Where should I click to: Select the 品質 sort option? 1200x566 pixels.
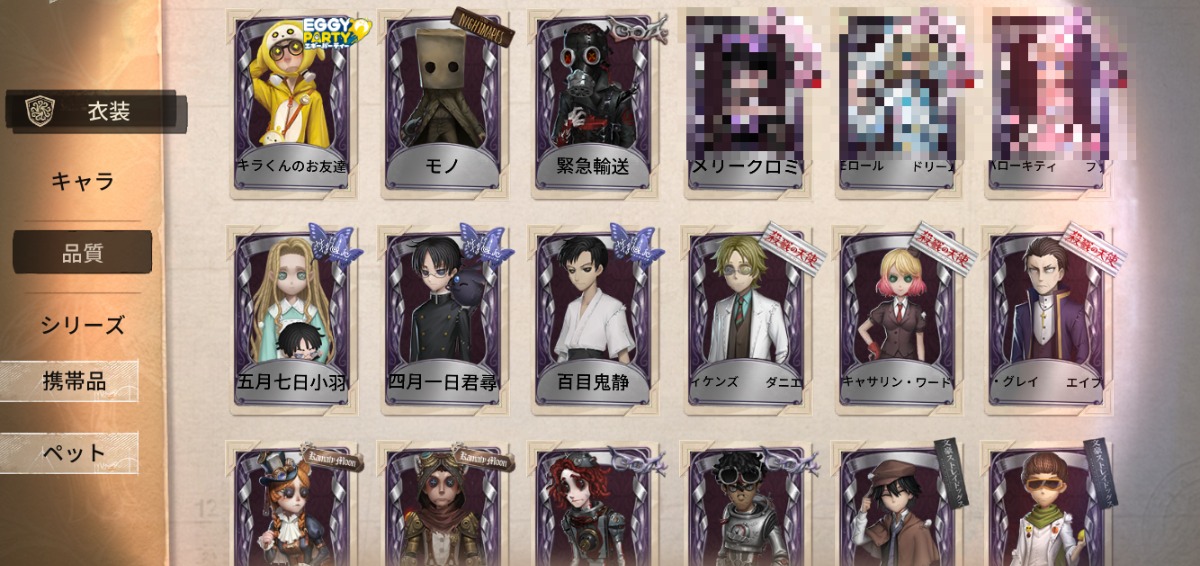pyautogui.click(x=82, y=253)
